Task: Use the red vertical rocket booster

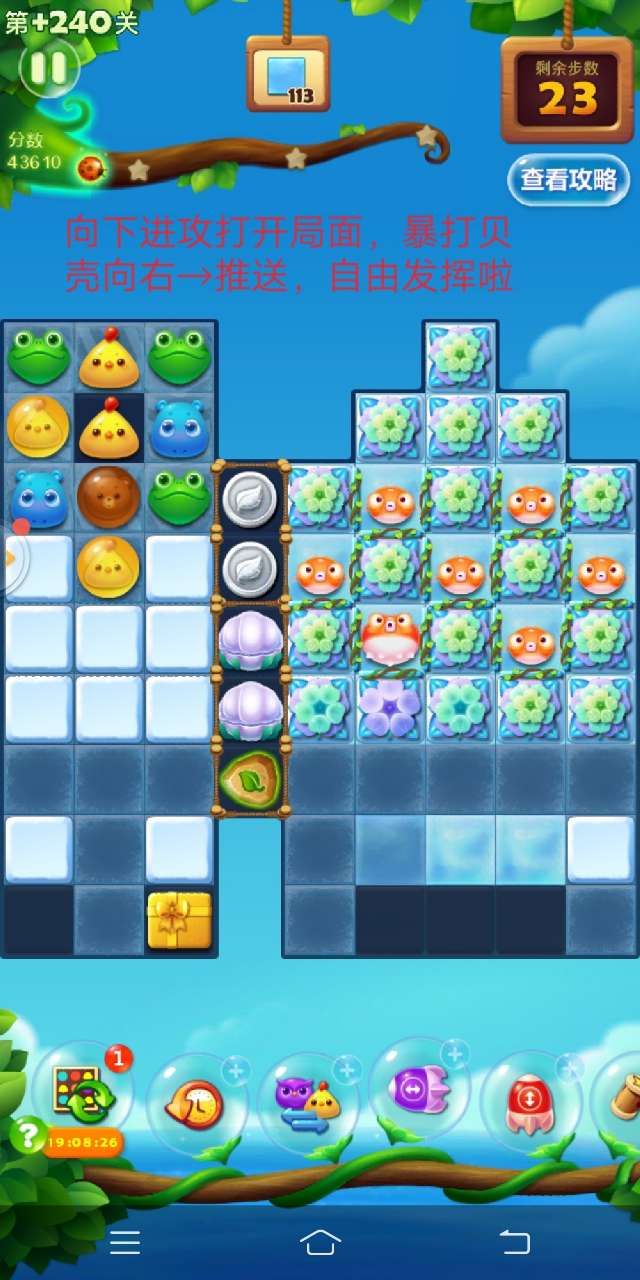Action: [x=530, y=1100]
